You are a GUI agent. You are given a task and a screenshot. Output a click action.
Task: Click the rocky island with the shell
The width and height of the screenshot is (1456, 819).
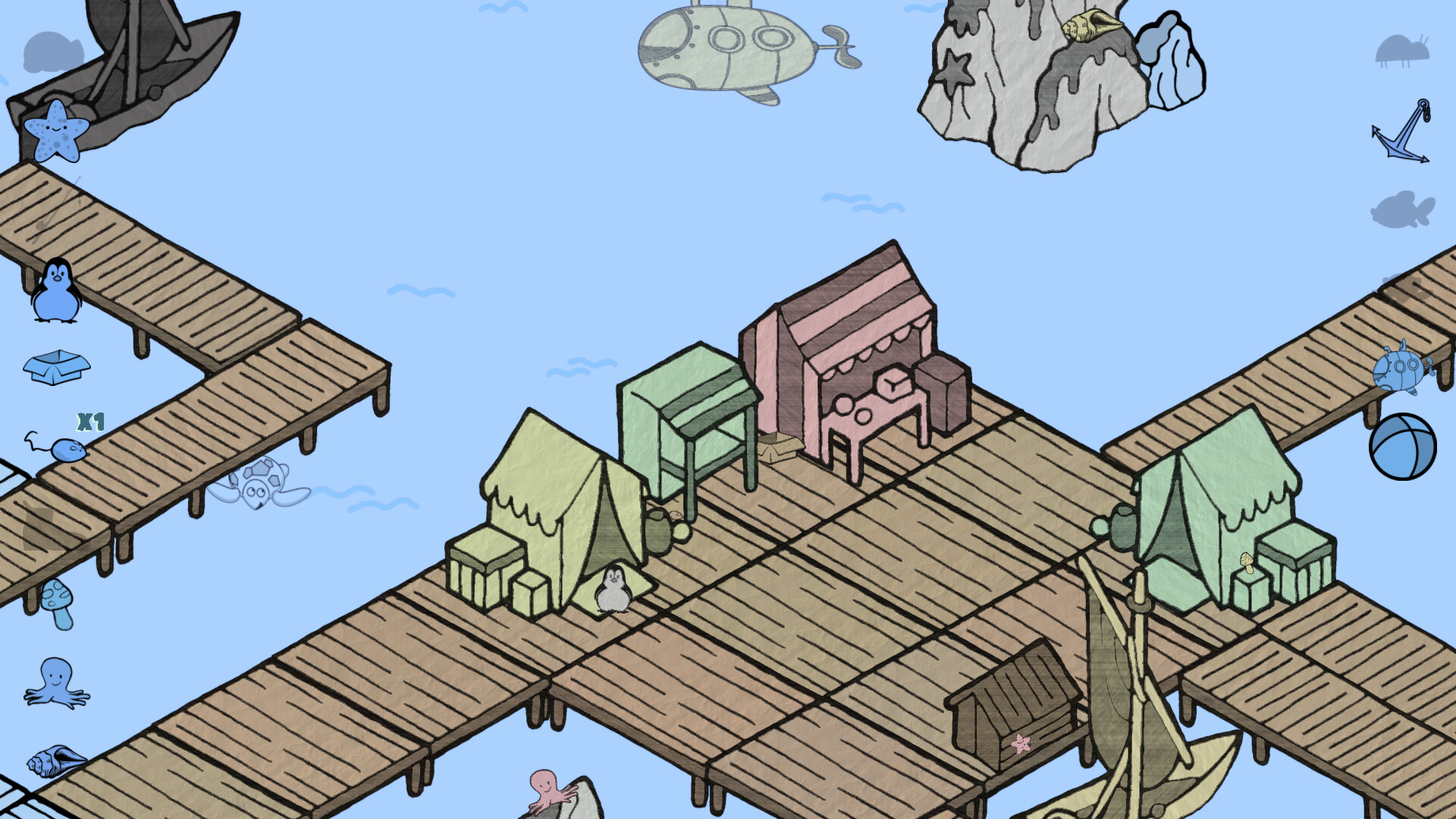(x=1031, y=83)
